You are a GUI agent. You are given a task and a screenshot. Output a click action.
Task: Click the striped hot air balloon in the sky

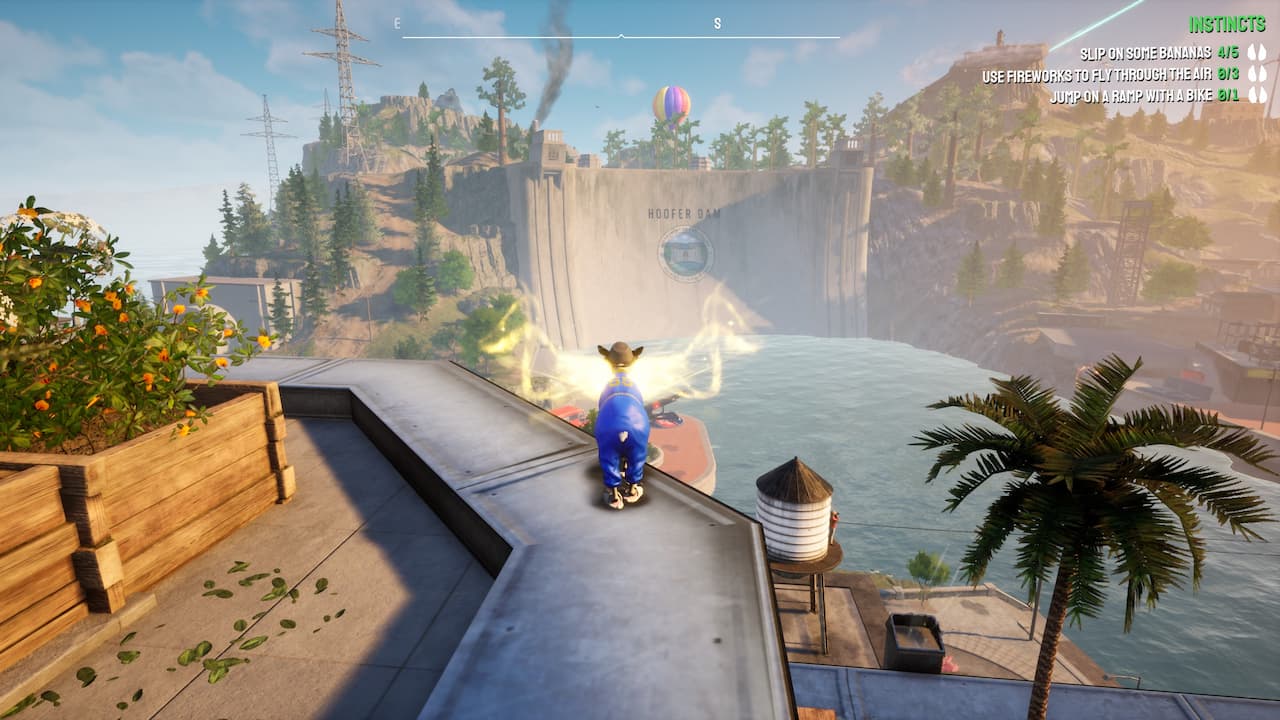coord(670,103)
